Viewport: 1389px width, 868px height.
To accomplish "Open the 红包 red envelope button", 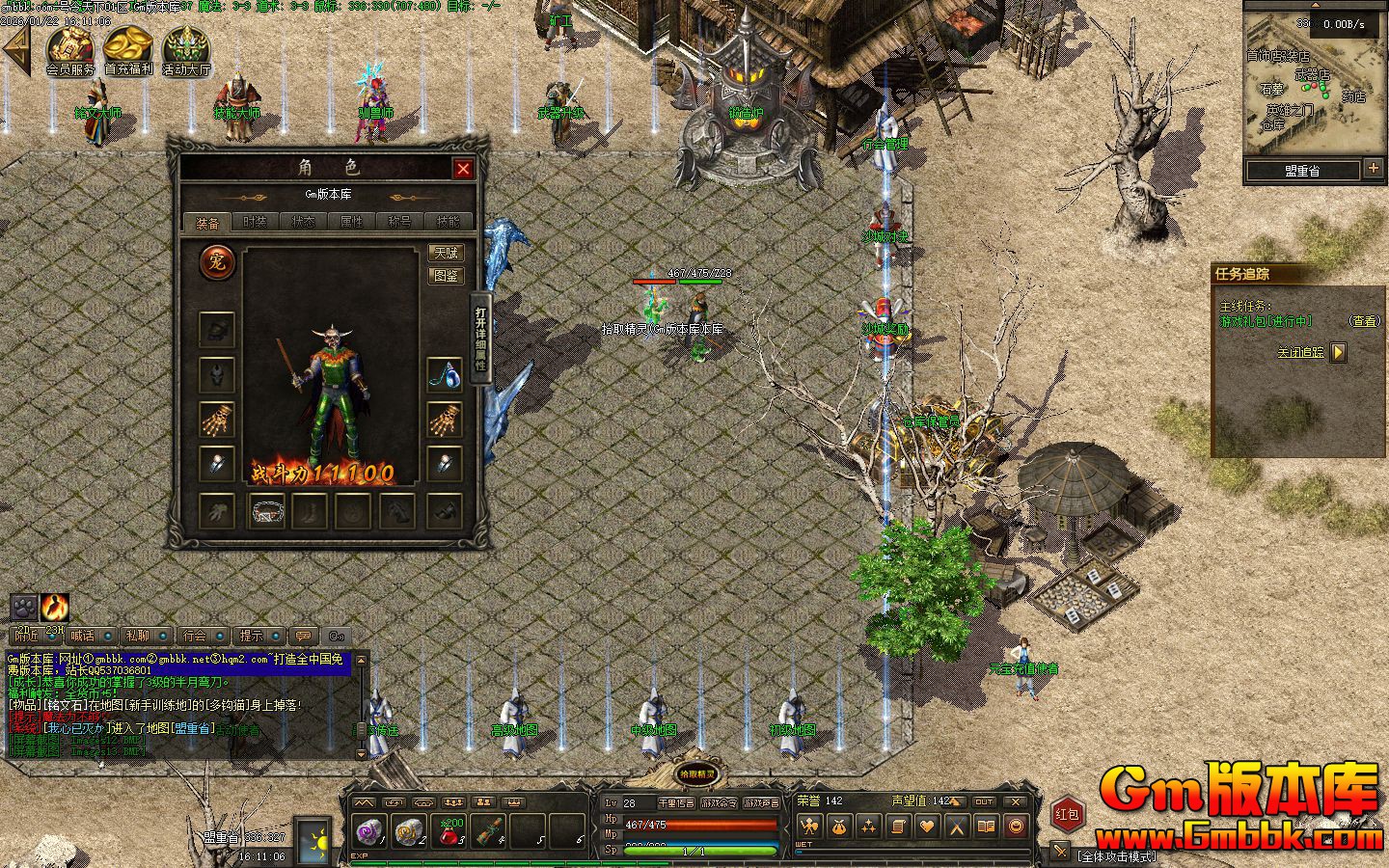I will point(1066,814).
